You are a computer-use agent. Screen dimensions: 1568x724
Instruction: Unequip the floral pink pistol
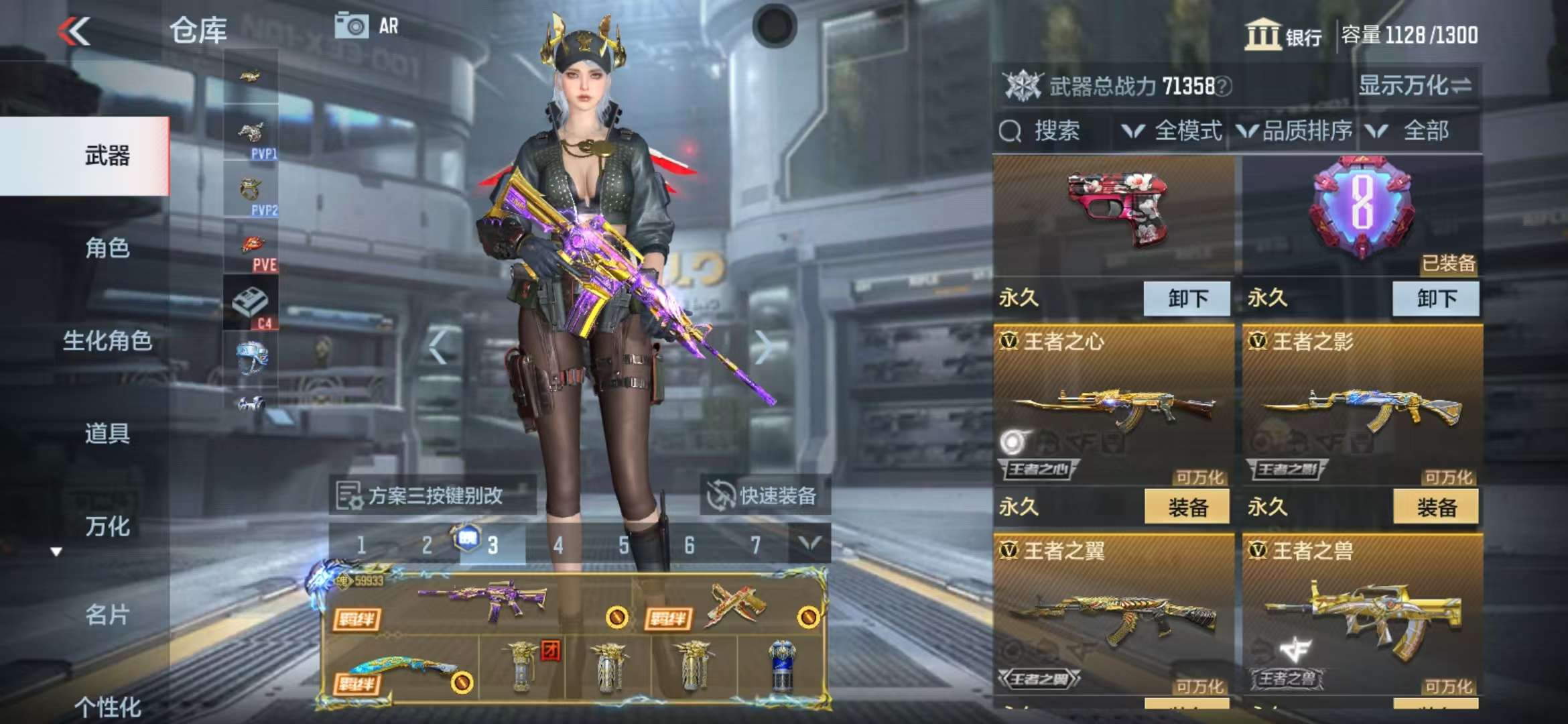(1187, 298)
